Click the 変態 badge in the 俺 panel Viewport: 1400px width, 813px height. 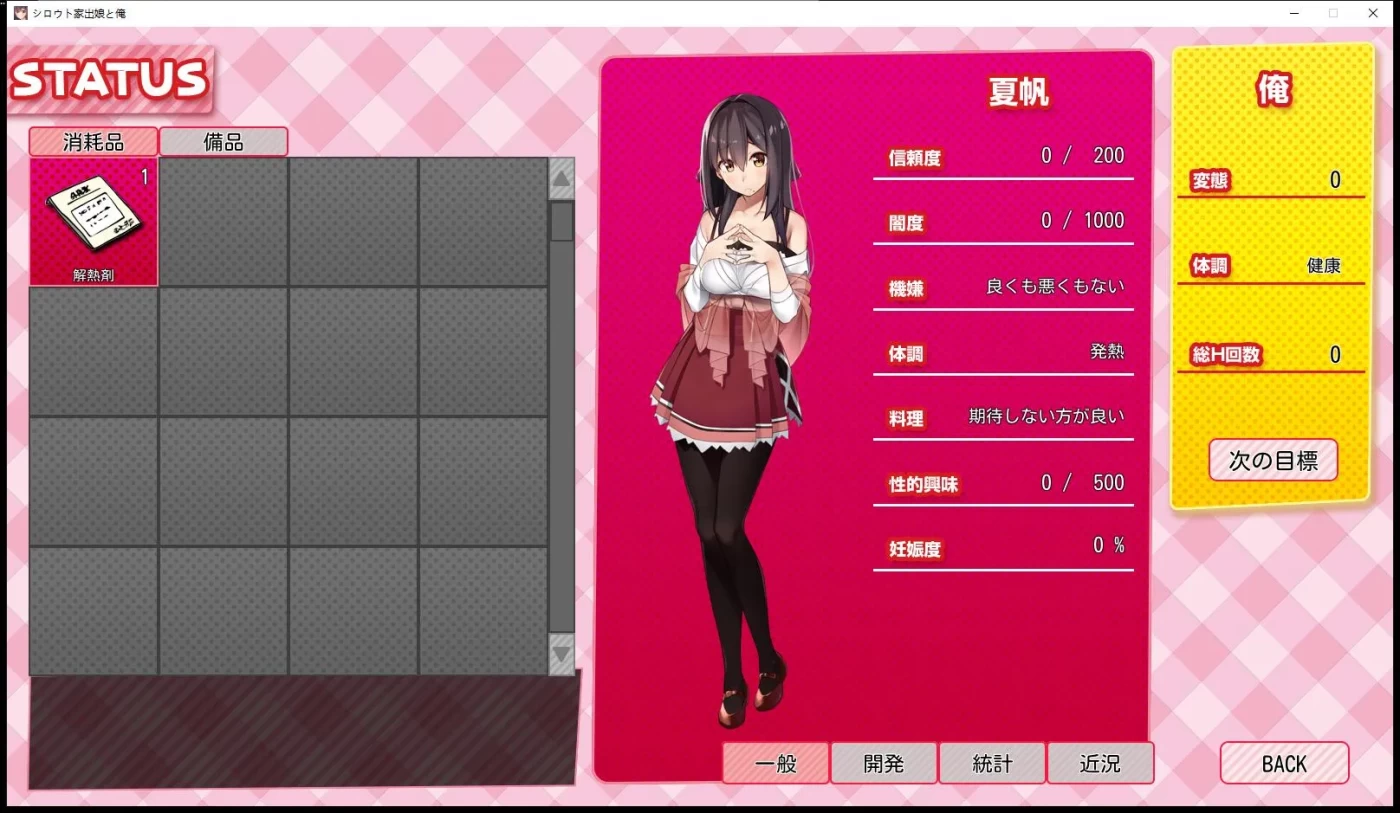[x=1212, y=180]
